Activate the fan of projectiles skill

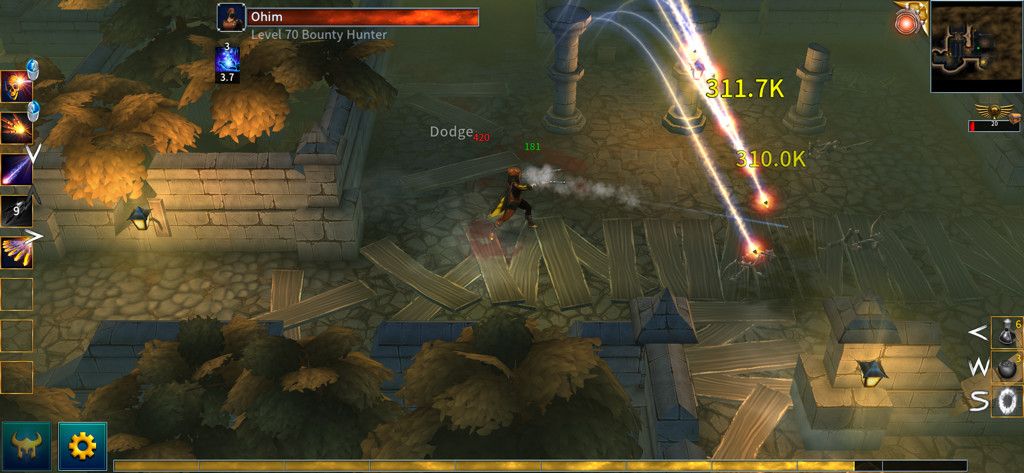[x=16, y=251]
